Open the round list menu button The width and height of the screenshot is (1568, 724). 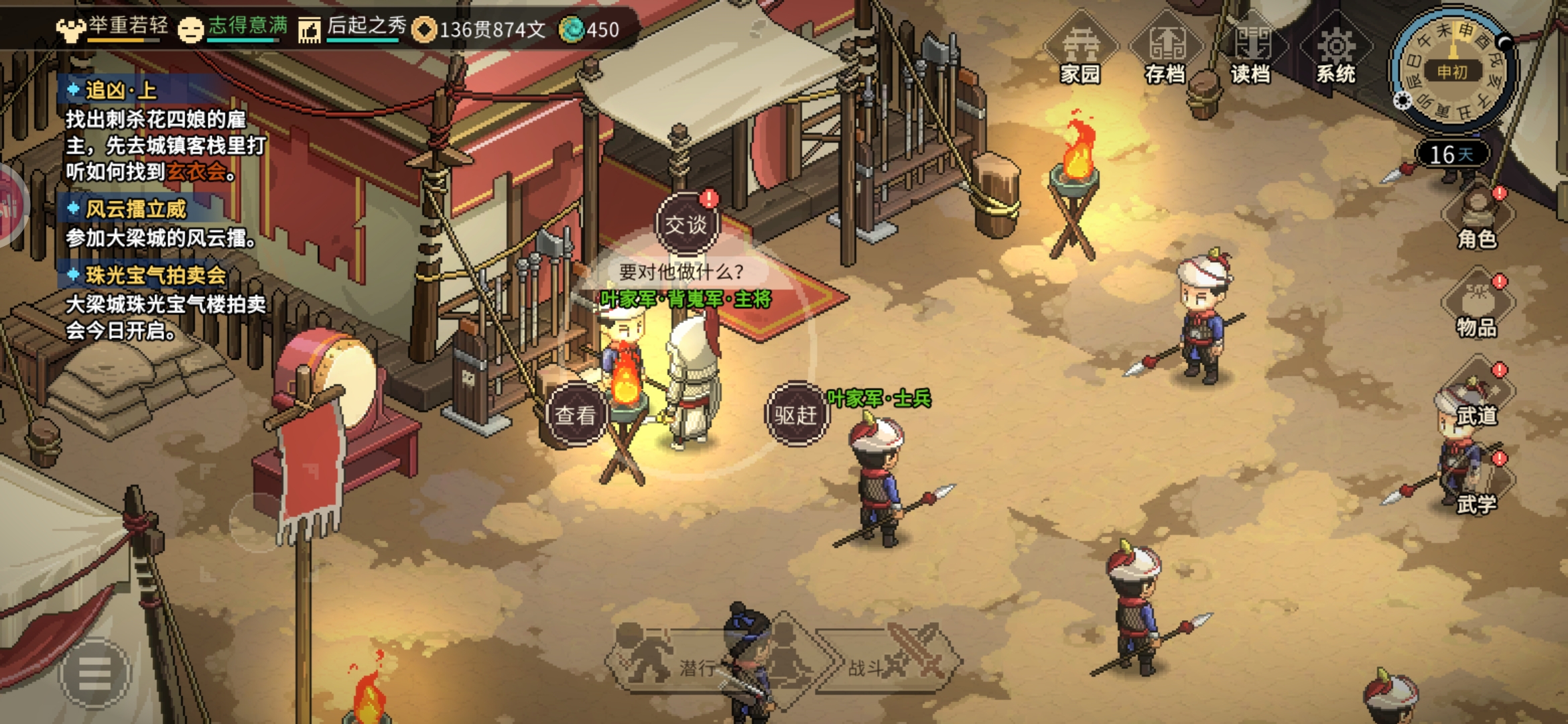94,672
